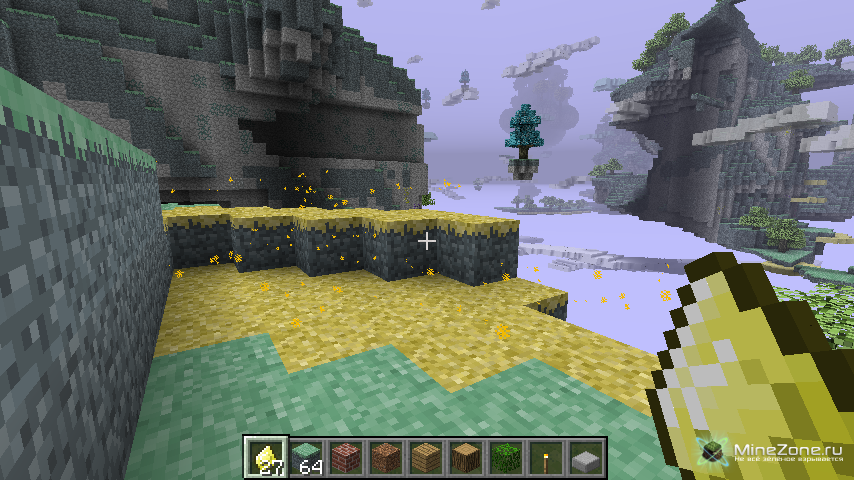Image resolution: width=854 pixels, height=480 pixels.
Task: Select the brown dirt block slot
Action: (x=386, y=457)
